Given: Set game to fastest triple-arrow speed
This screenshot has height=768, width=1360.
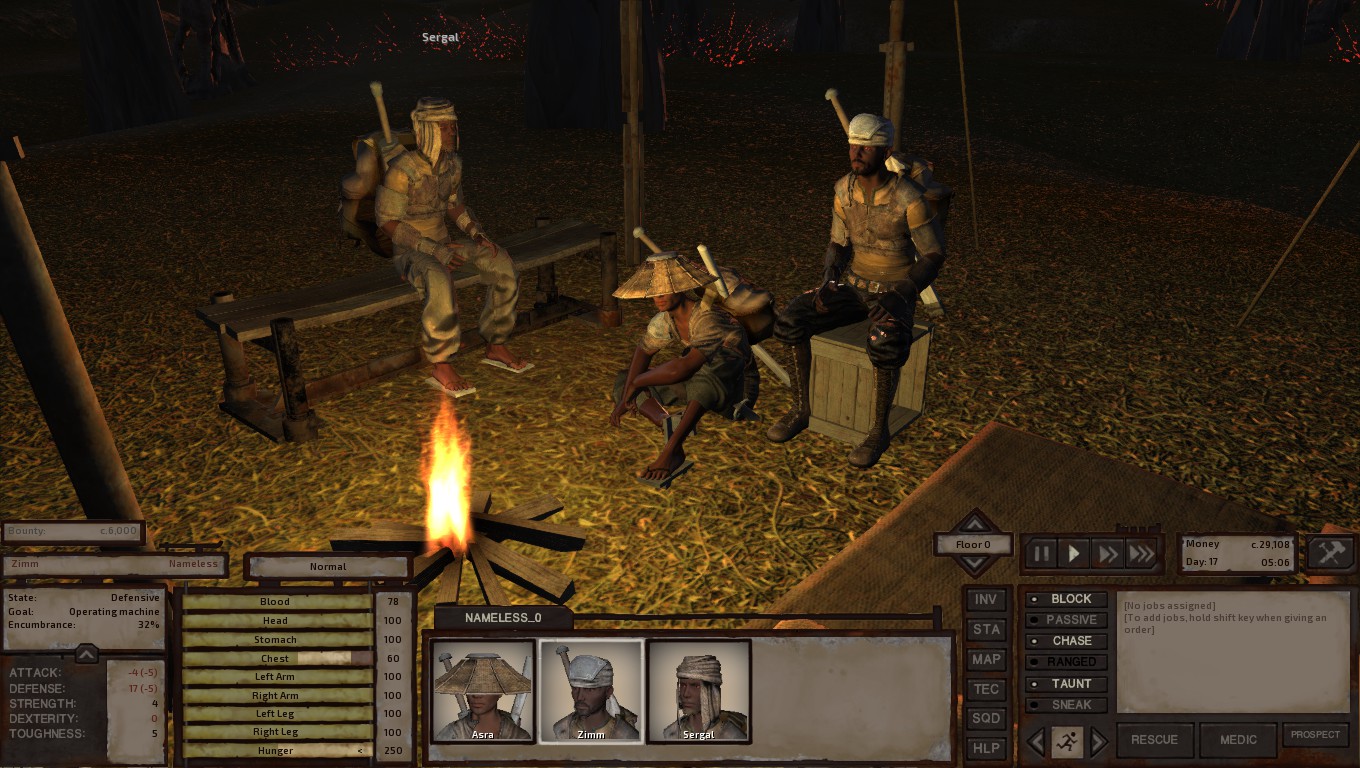Looking at the screenshot, I should (1141, 553).
